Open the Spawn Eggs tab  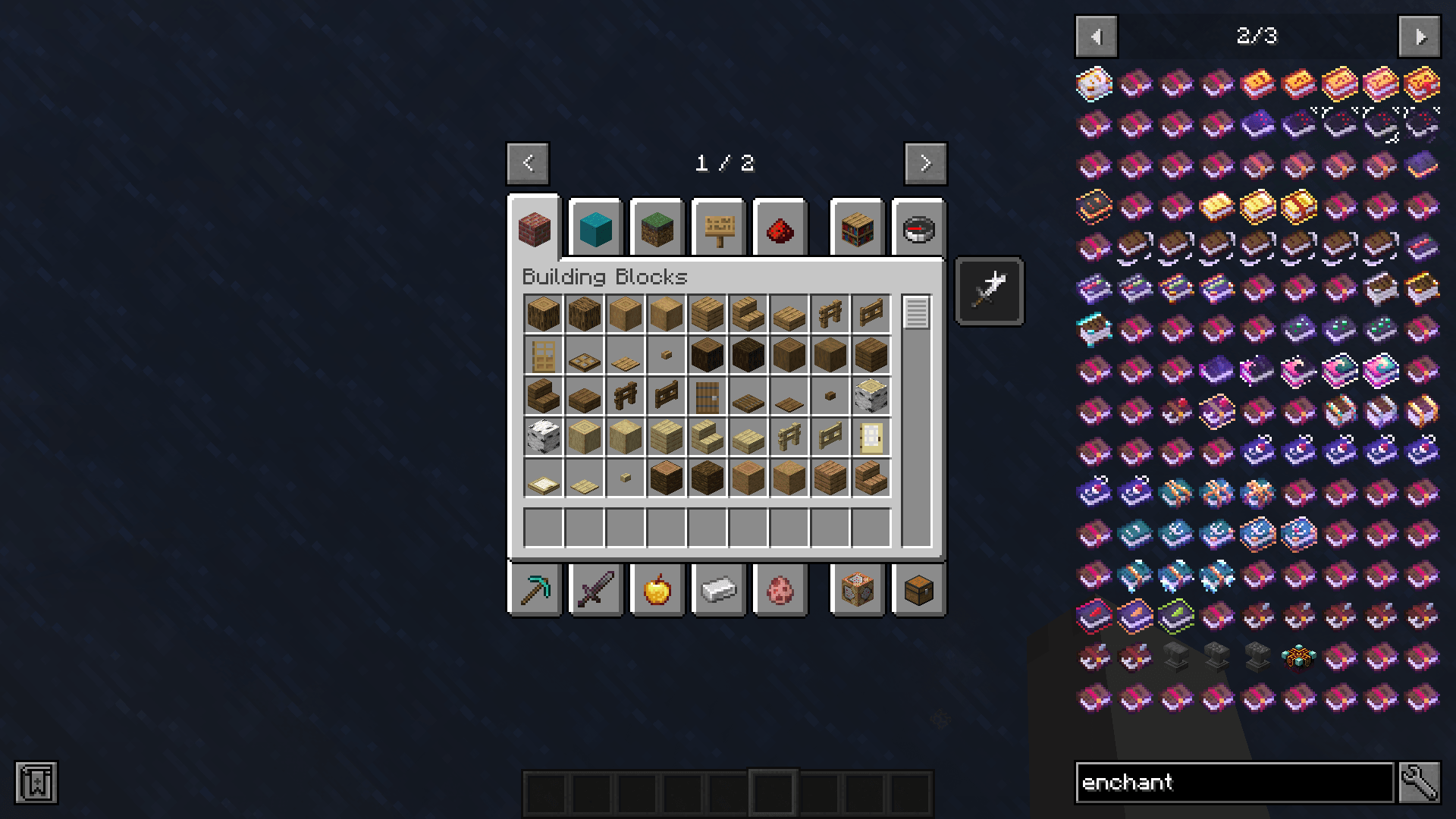(x=780, y=590)
